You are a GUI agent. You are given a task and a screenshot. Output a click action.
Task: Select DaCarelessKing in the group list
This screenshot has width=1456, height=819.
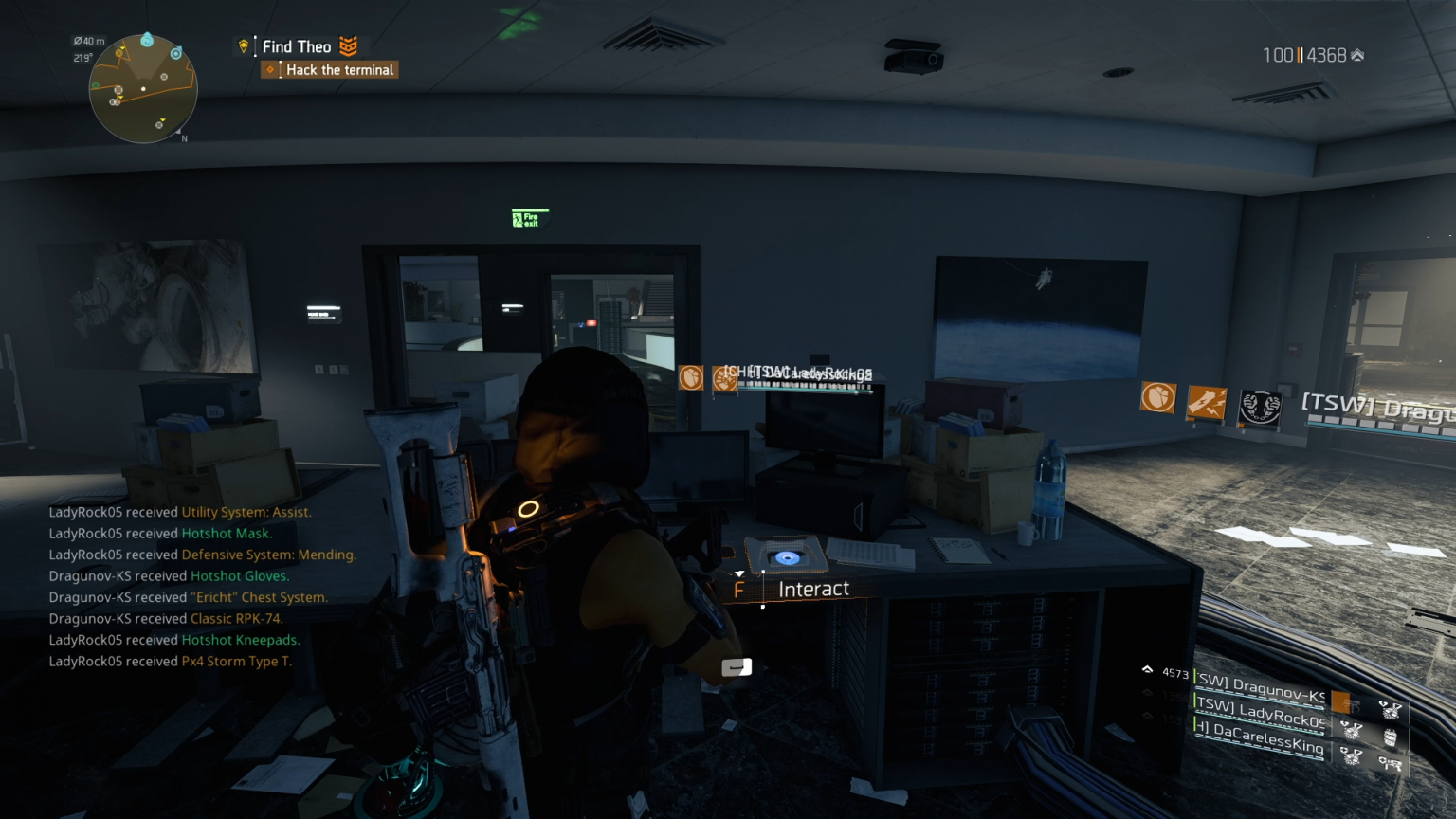(1261, 737)
